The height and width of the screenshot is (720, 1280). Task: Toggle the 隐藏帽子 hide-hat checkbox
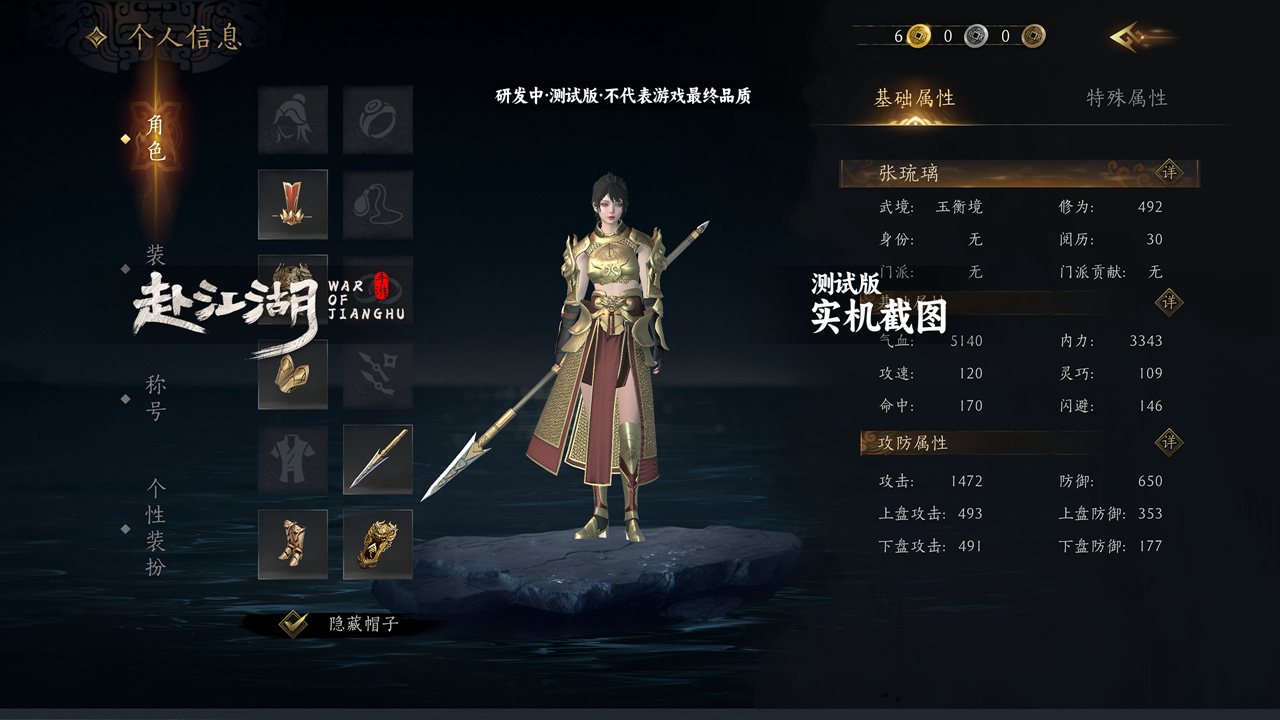click(293, 624)
